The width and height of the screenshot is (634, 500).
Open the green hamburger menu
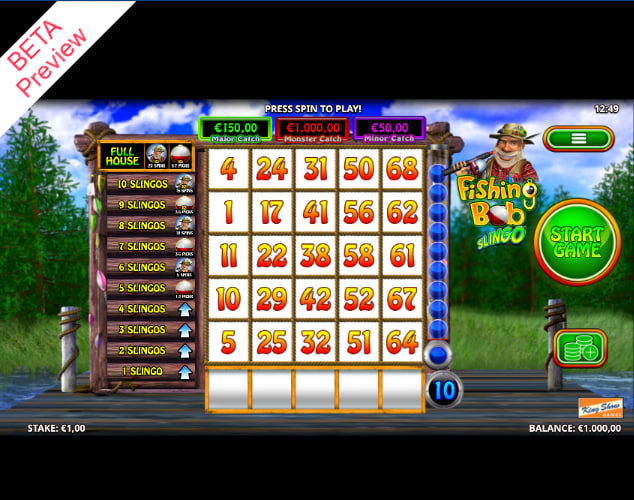tap(578, 140)
